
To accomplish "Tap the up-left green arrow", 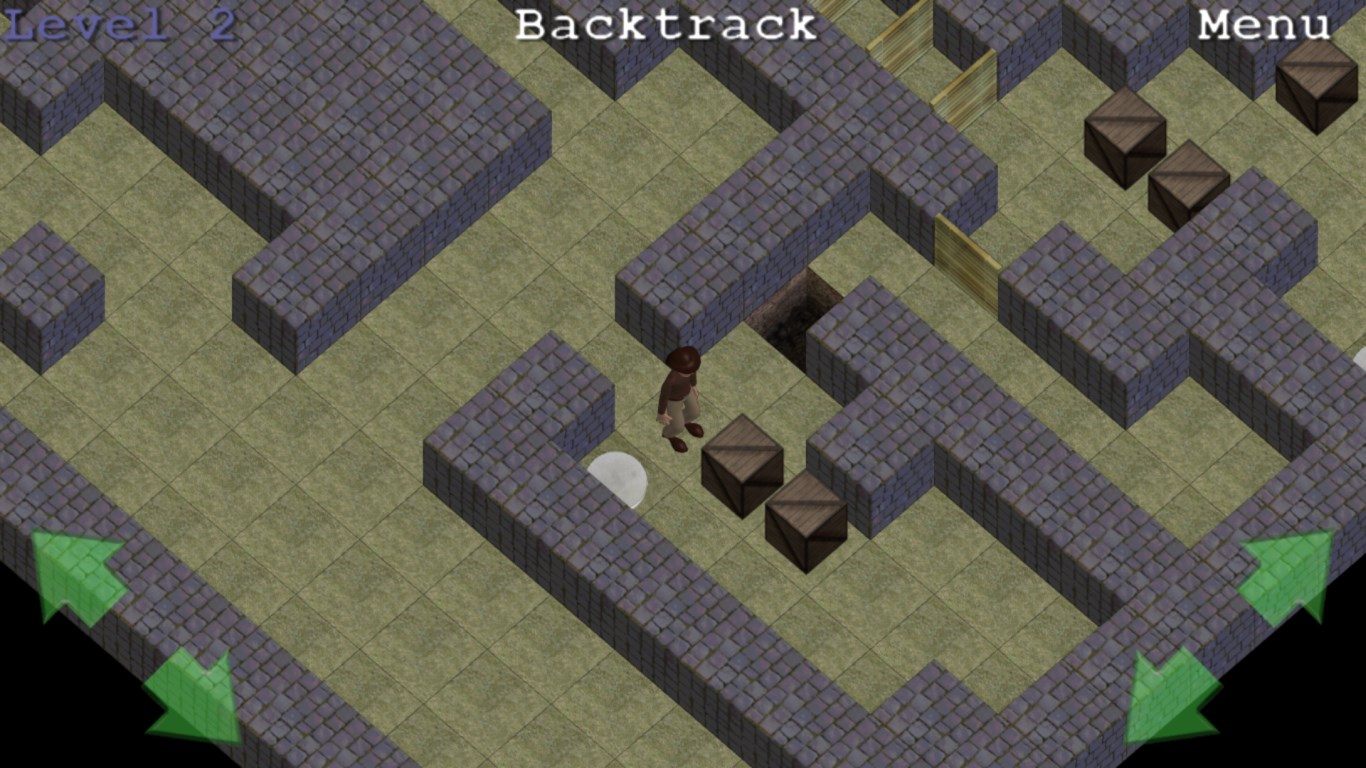I will tap(78, 575).
